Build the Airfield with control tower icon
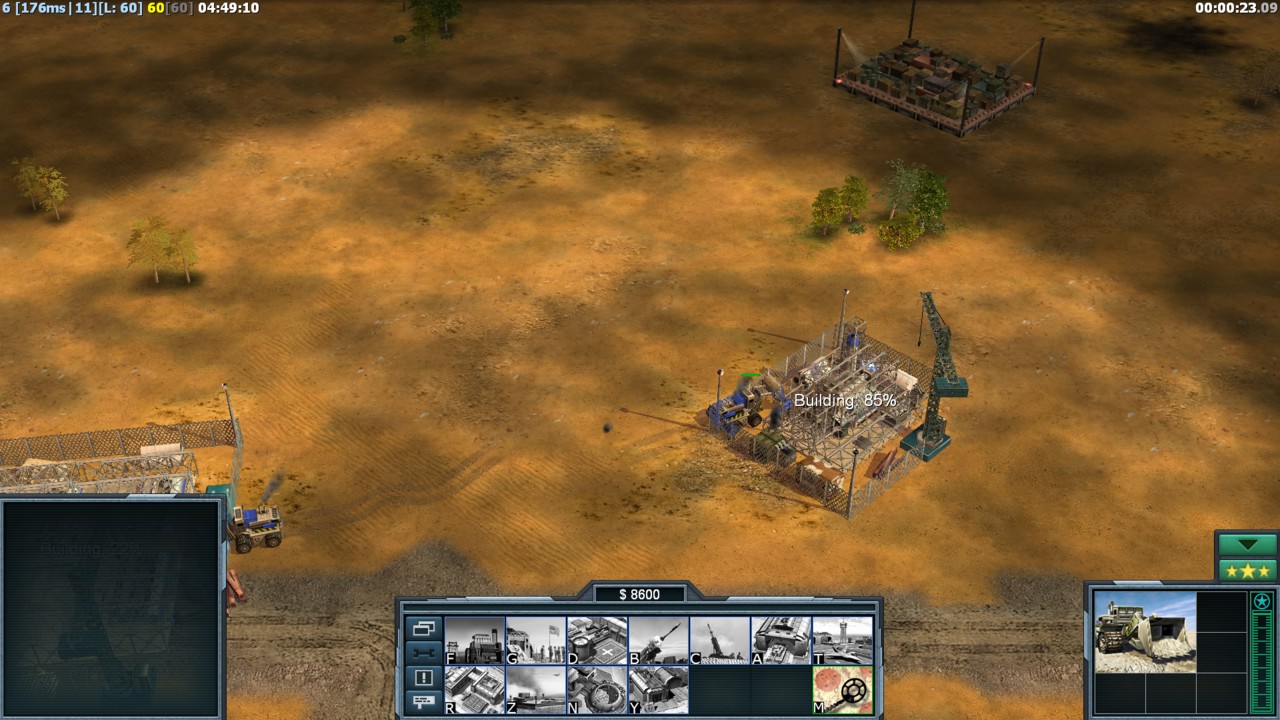Screen dimensions: 1280x720 [x=842, y=640]
